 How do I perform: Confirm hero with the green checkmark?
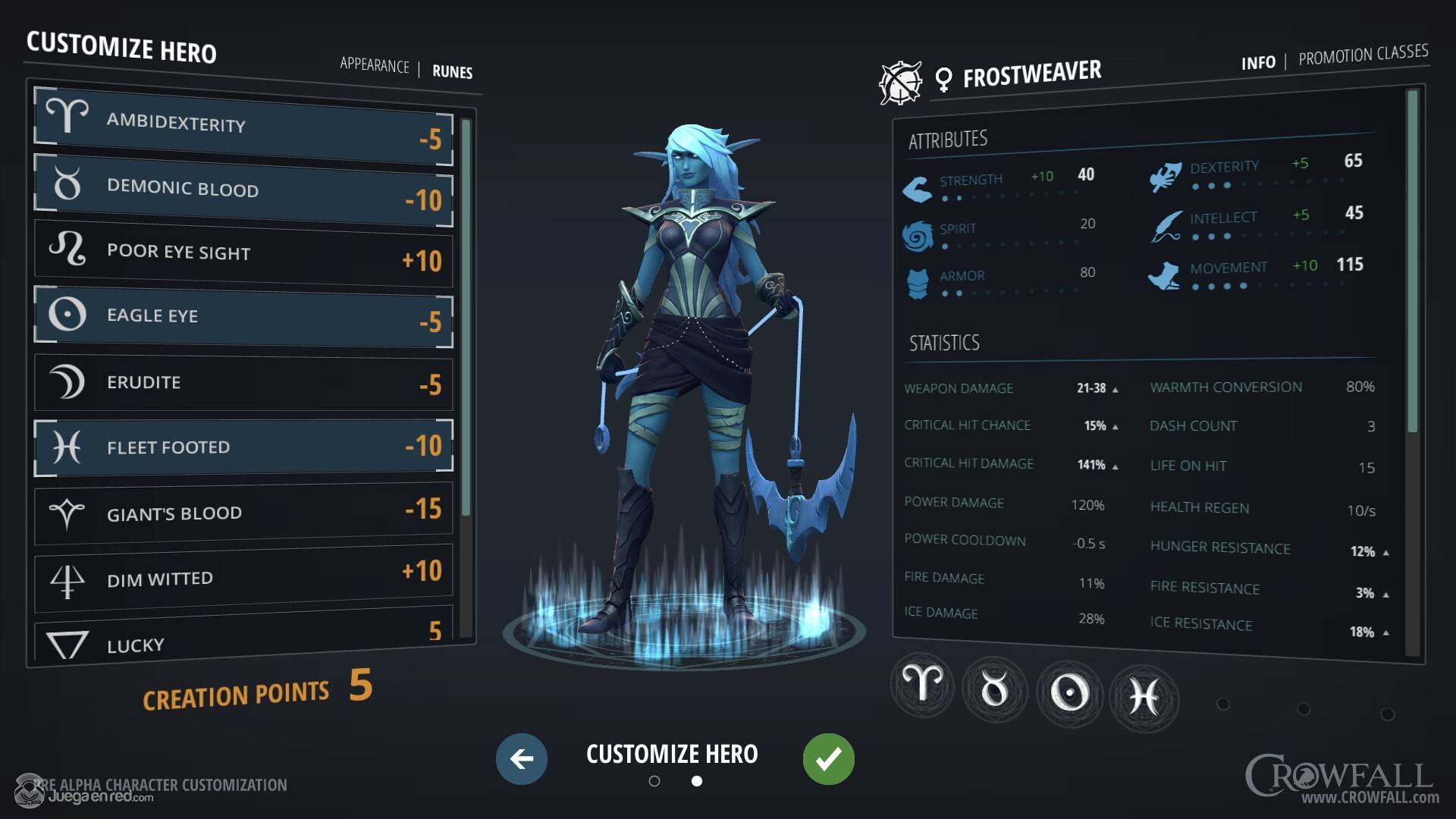(x=828, y=758)
